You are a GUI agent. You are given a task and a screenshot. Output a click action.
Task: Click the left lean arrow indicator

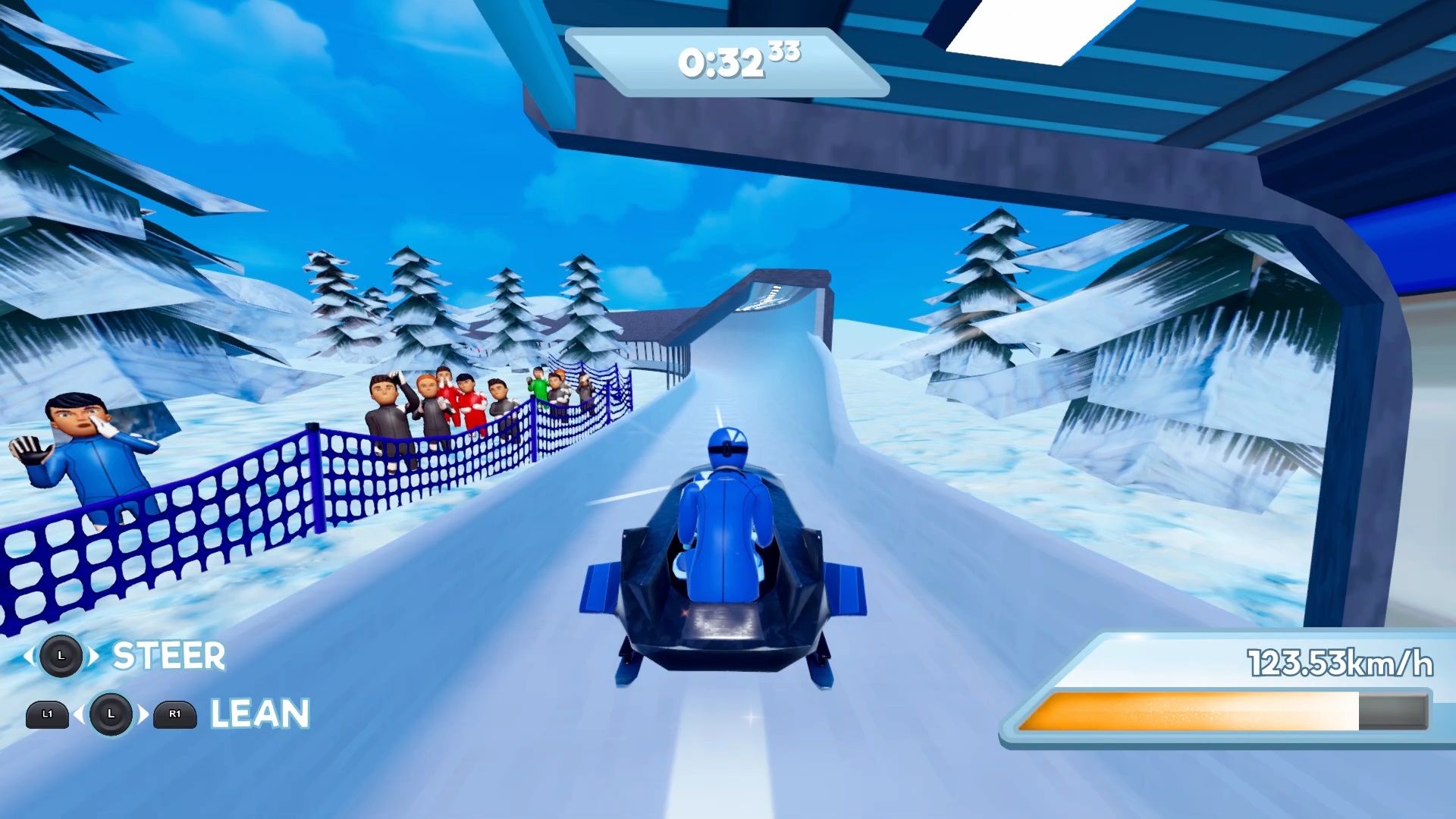(79, 714)
